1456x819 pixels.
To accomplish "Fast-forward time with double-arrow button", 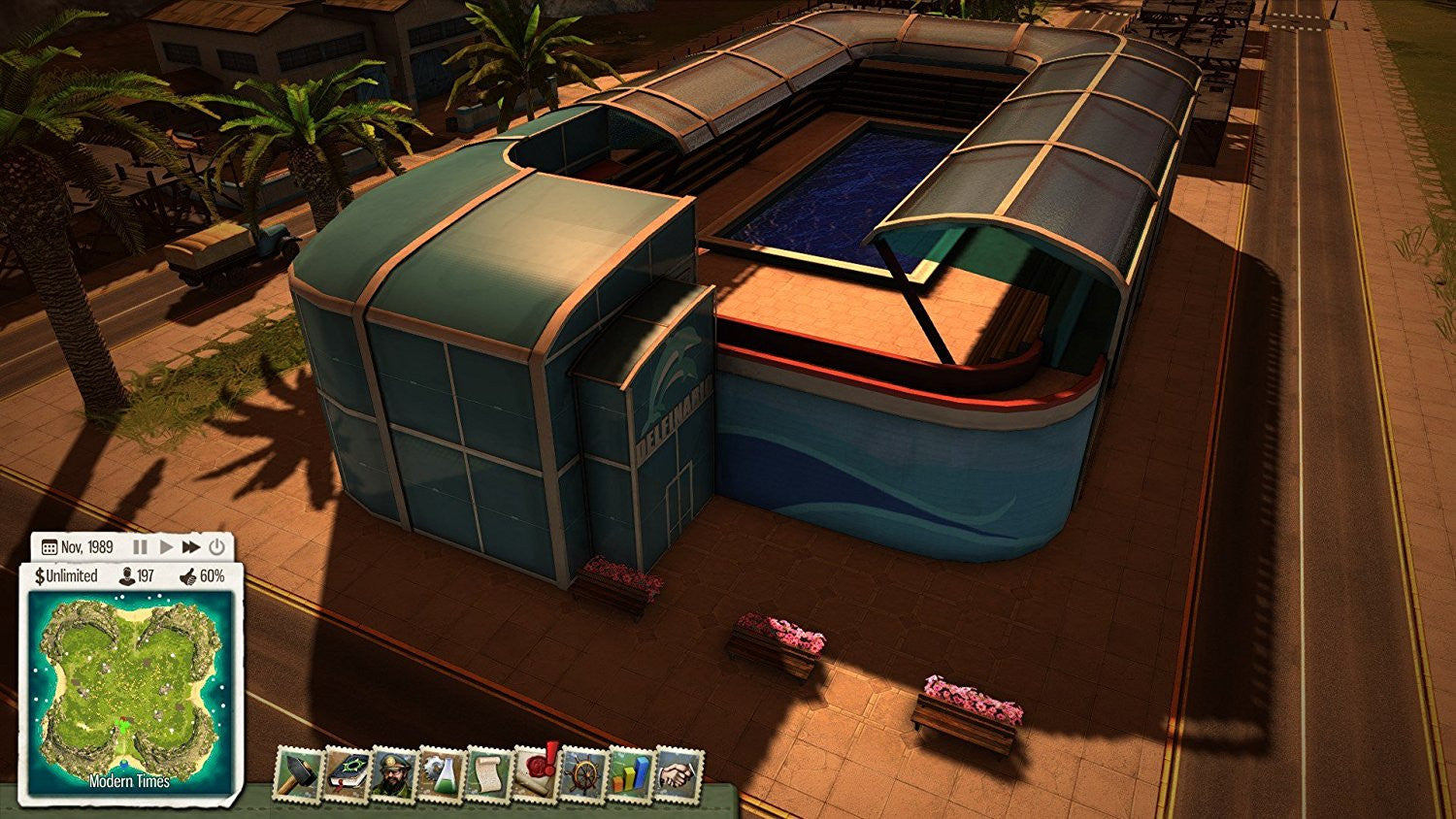I will [190, 547].
